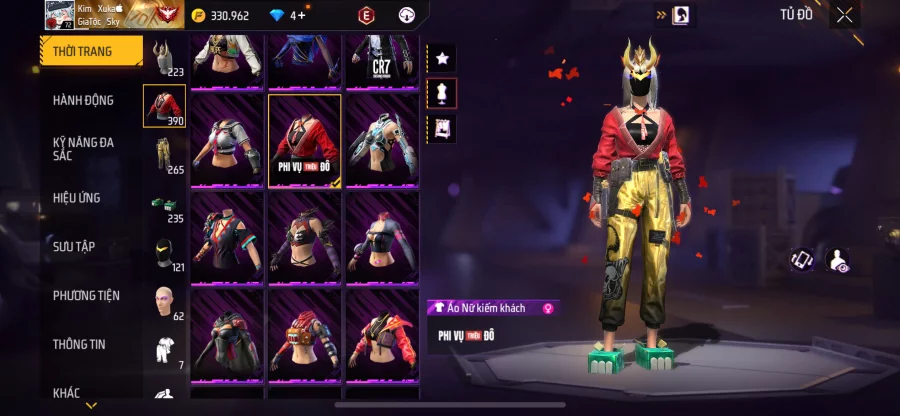This screenshot has height=416, width=900.
Task: Open the Thông Tin section
Action: 81,344
